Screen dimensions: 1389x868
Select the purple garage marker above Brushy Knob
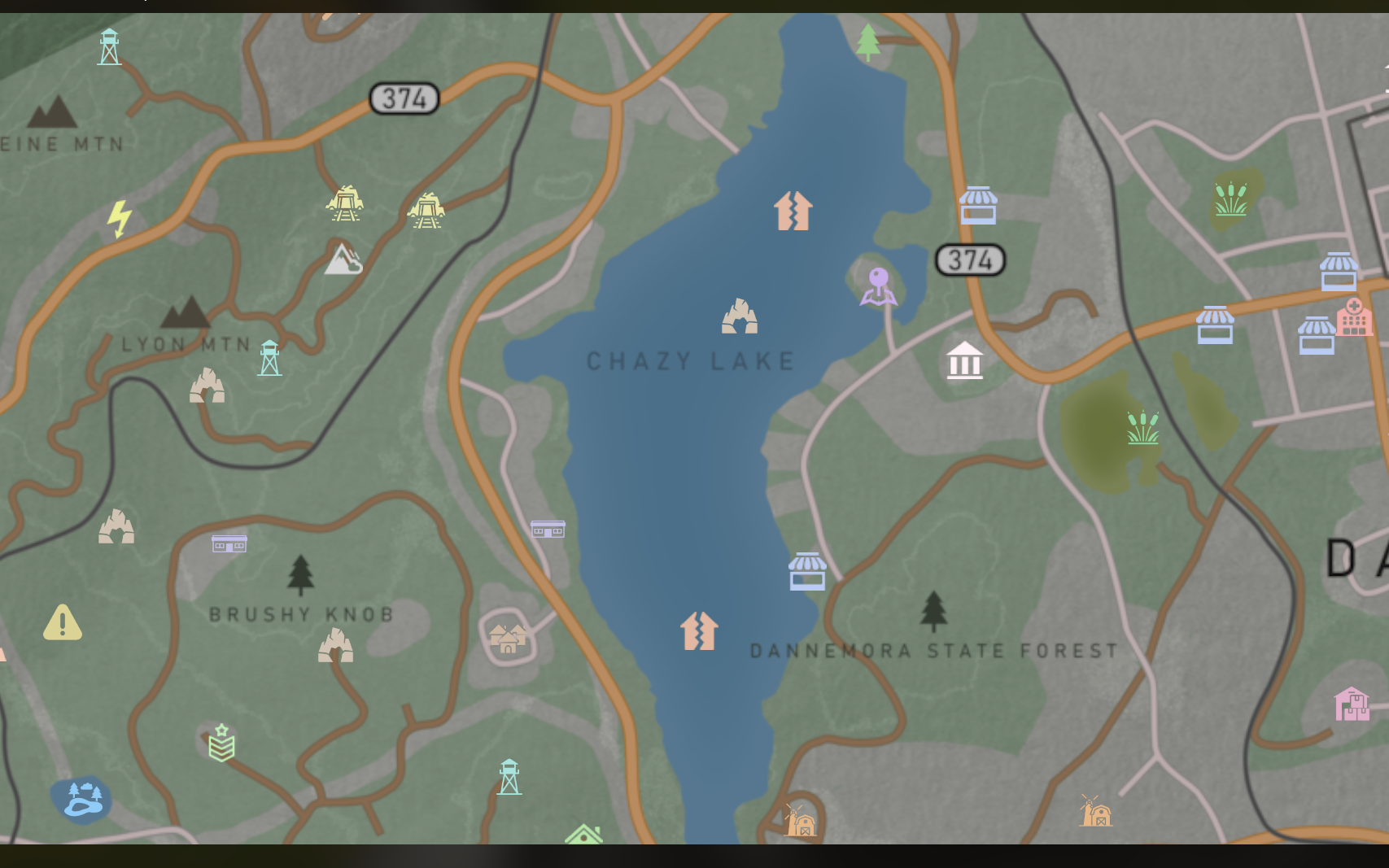coord(229,543)
